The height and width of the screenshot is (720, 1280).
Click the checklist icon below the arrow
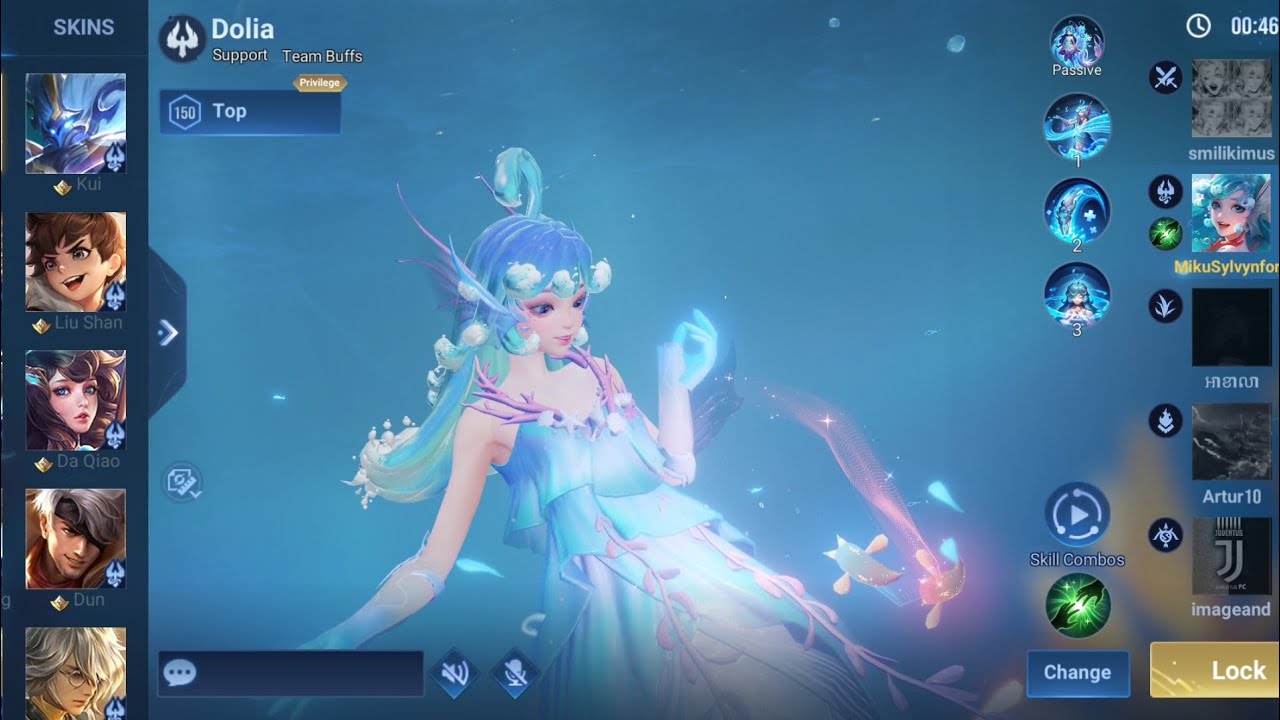click(182, 483)
